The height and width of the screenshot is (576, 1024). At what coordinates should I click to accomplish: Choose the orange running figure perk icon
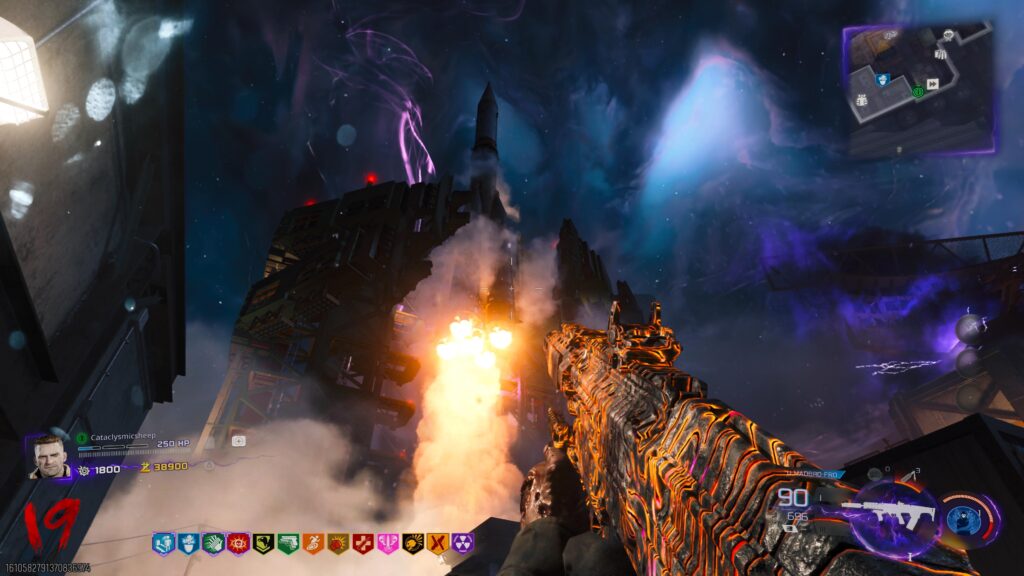tap(313, 543)
